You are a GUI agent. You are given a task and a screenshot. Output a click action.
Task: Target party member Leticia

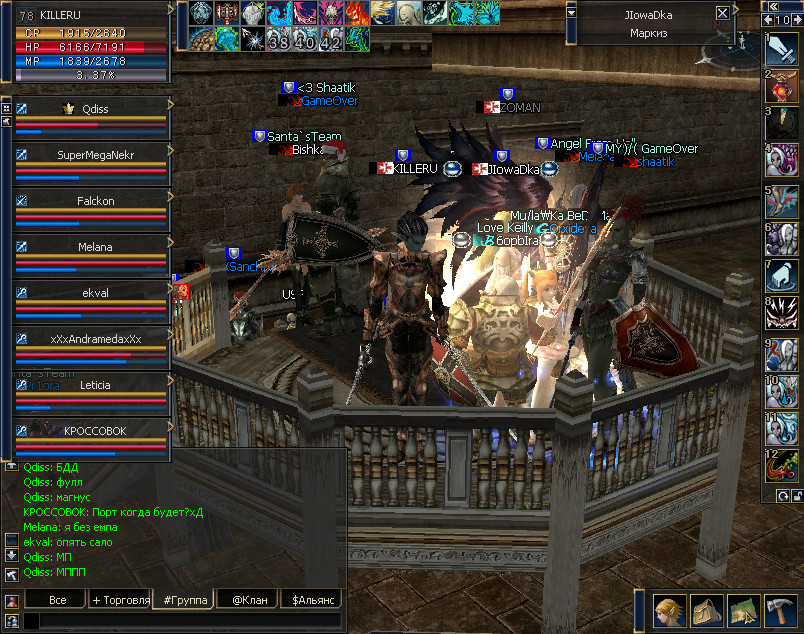(95, 385)
